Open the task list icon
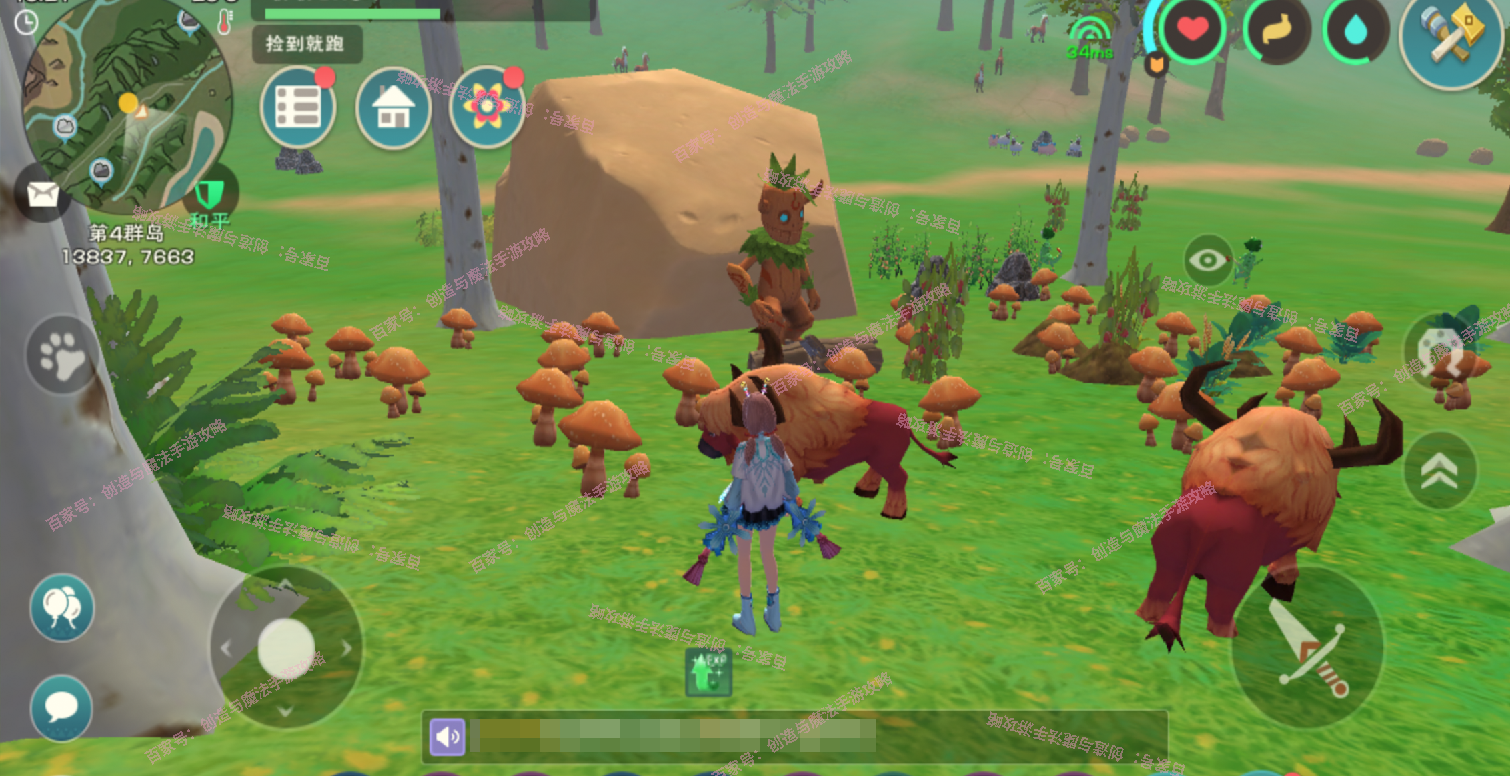Image resolution: width=1510 pixels, height=776 pixels. click(x=298, y=108)
